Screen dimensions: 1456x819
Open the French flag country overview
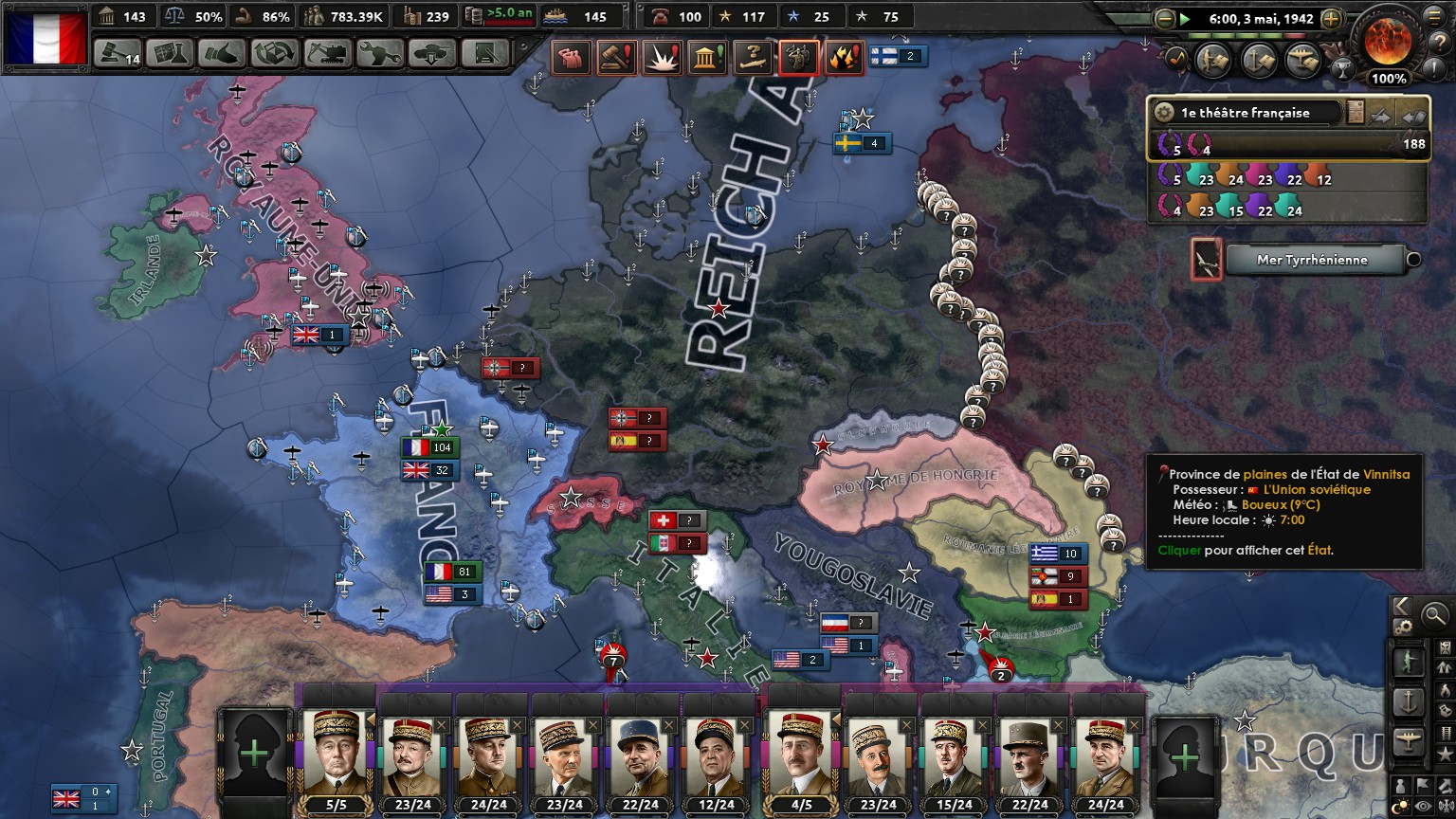click(x=46, y=38)
